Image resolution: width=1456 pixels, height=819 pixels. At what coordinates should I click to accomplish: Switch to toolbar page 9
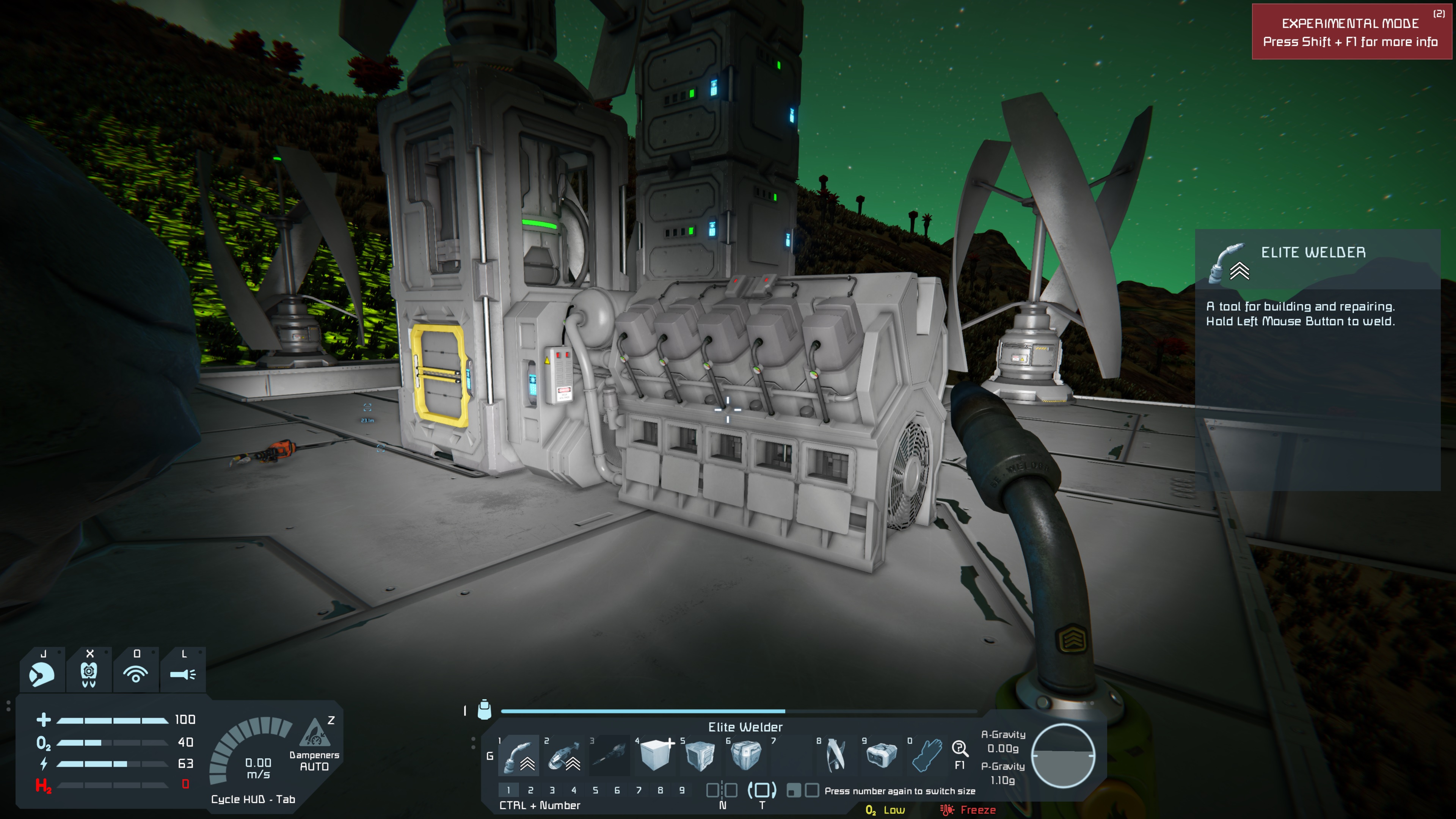point(682,790)
